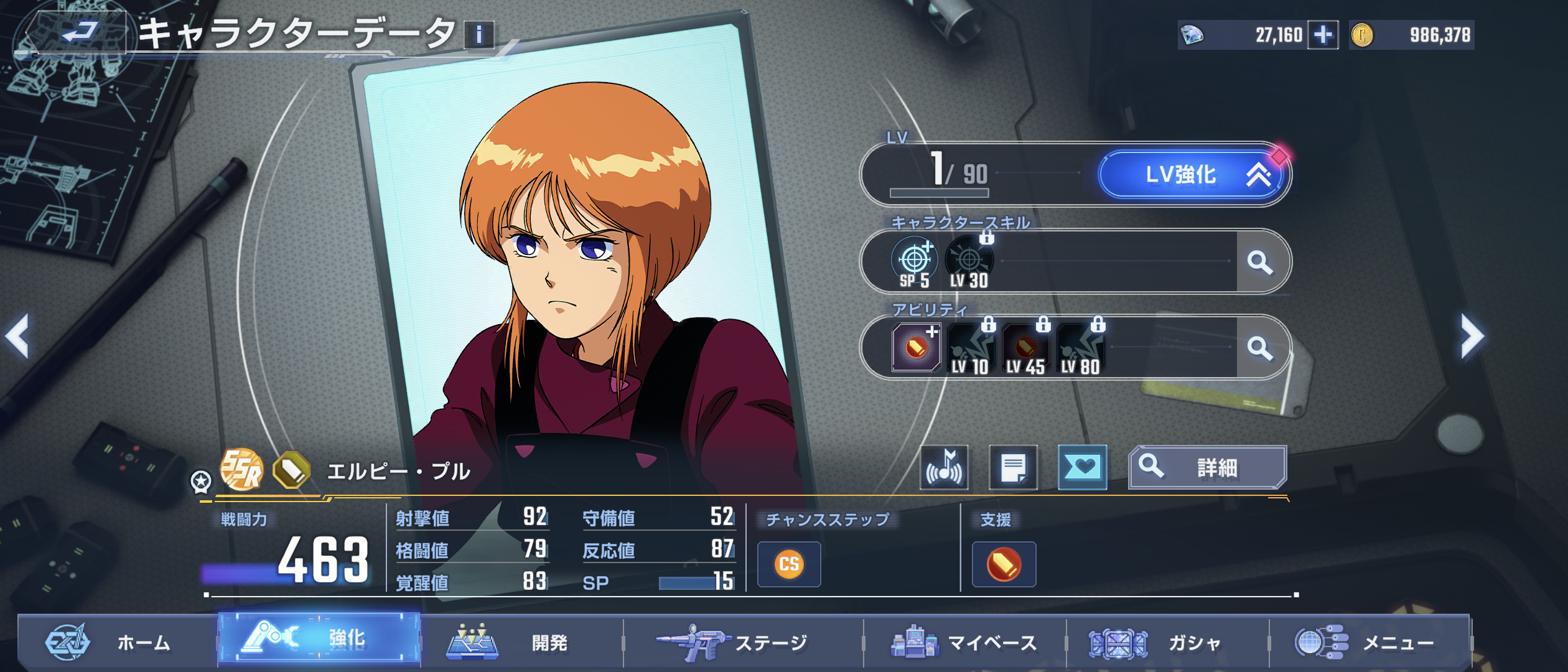The width and height of the screenshot is (1568, 672).
Task: Select the CS chance step icon
Action: pyautogui.click(x=789, y=564)
